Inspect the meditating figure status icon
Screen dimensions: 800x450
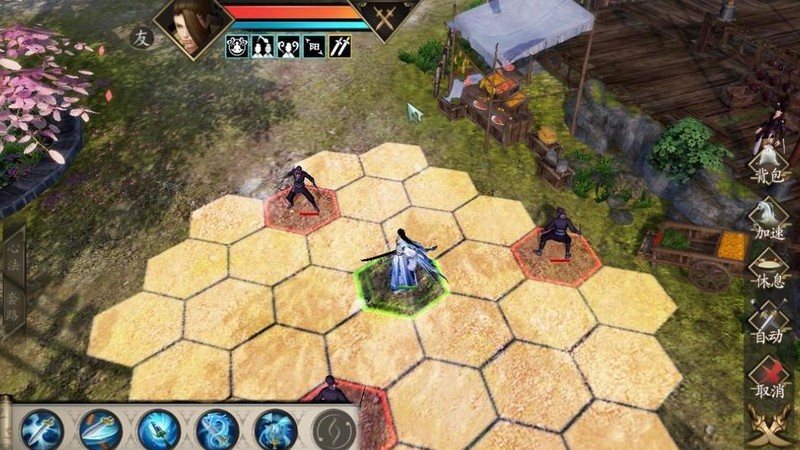point(237,47)
